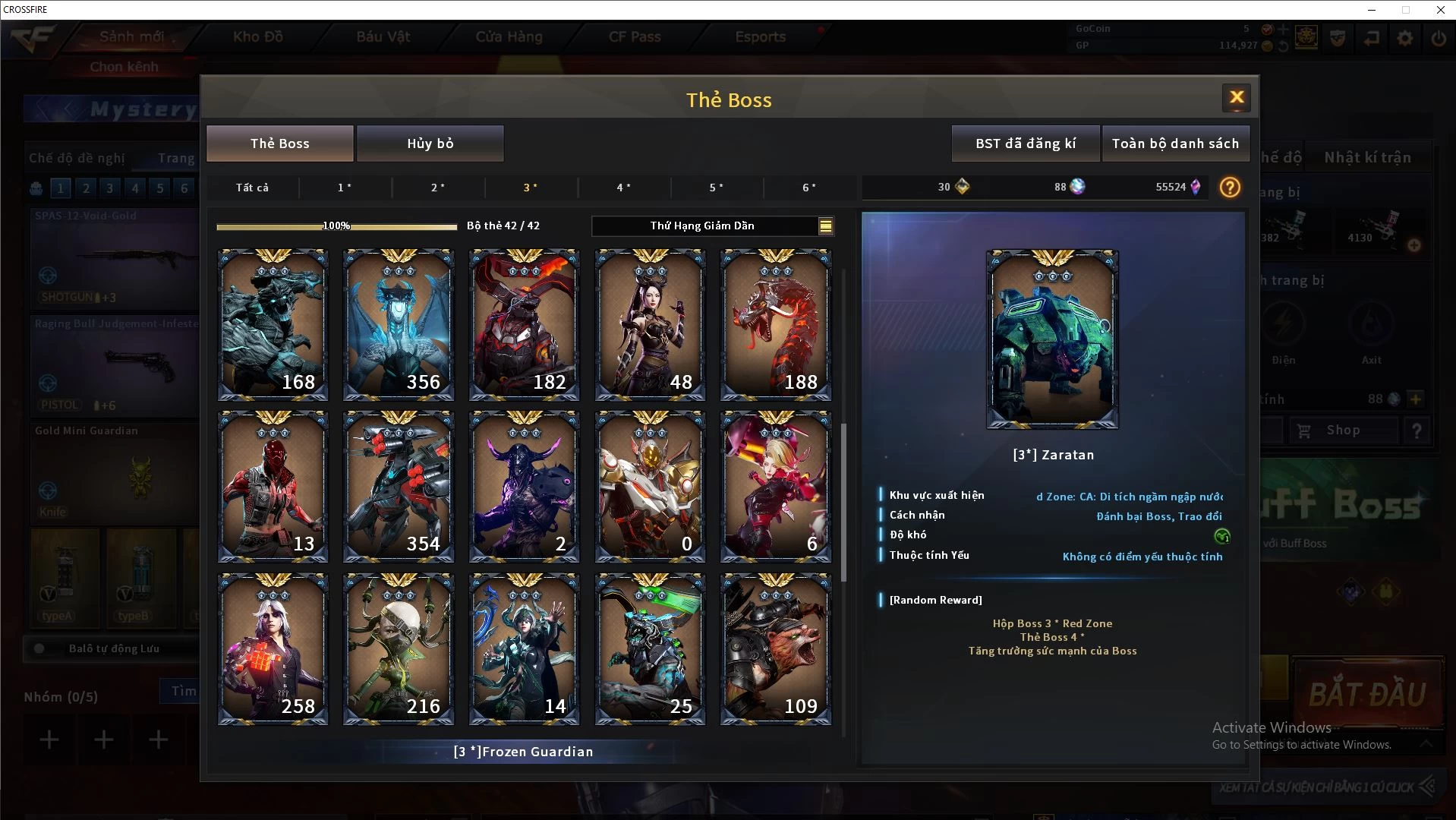Viewport: 1456px width, 820px height.
Task: Open BST đã đăng kí list
Action: click(1025, 143)
